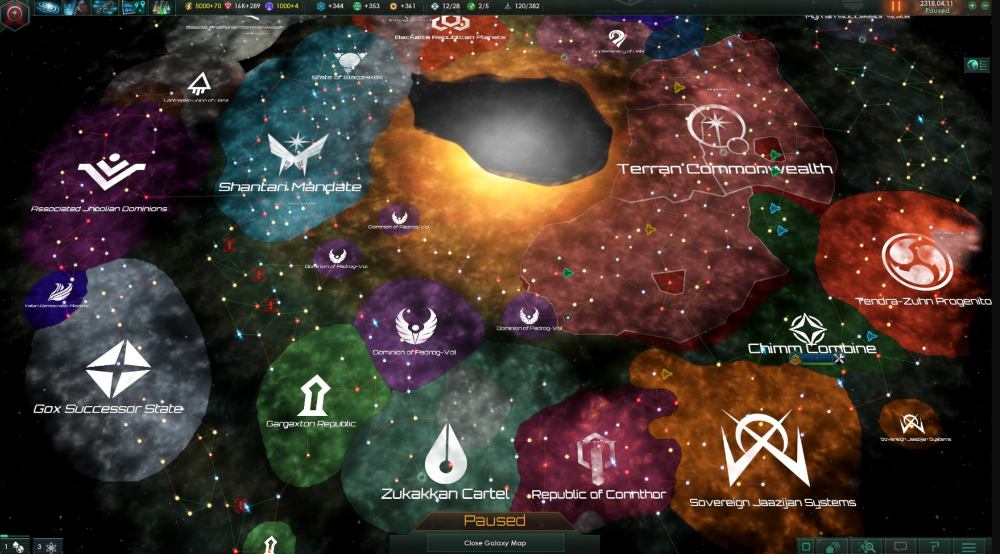This screenshot has height=554, width=1000.
Task: Select the Tendra-Zuhn Progenitors emblem
Action: click(x=917, y=260)
